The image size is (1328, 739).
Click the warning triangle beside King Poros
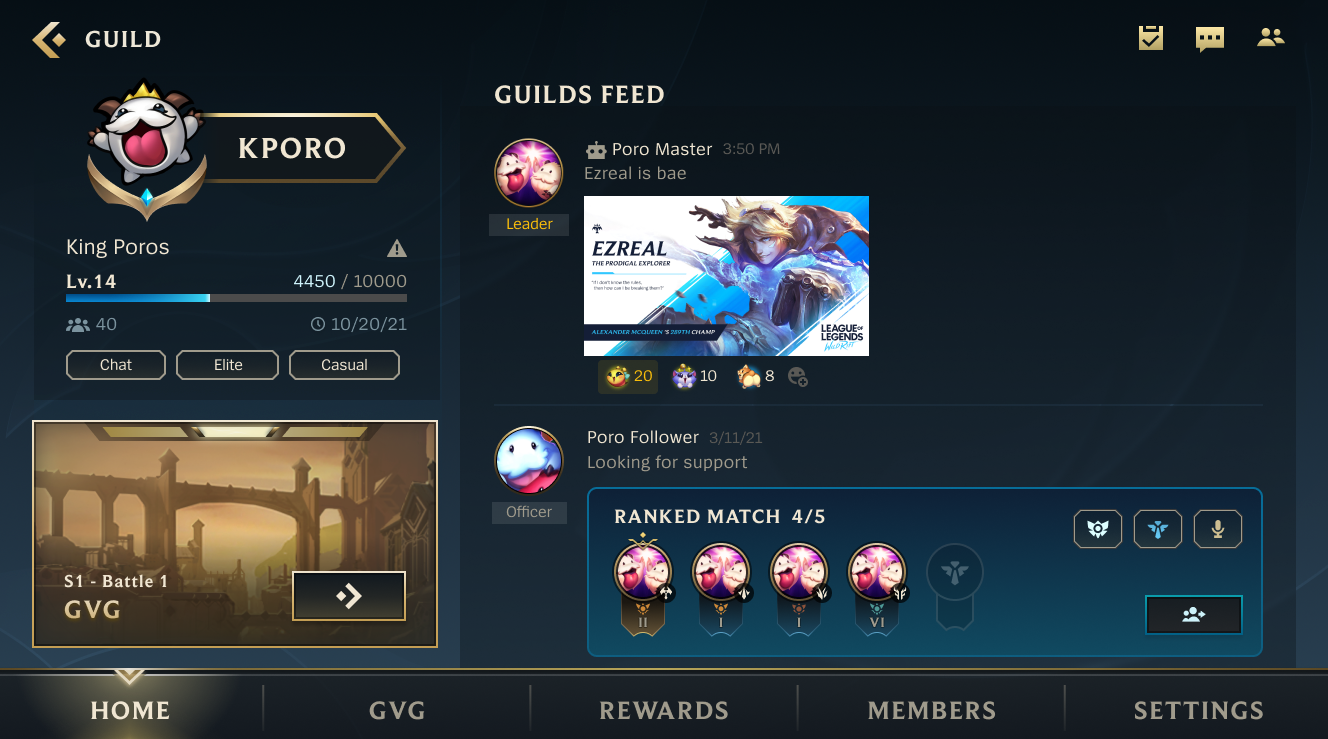coord(396,247)
